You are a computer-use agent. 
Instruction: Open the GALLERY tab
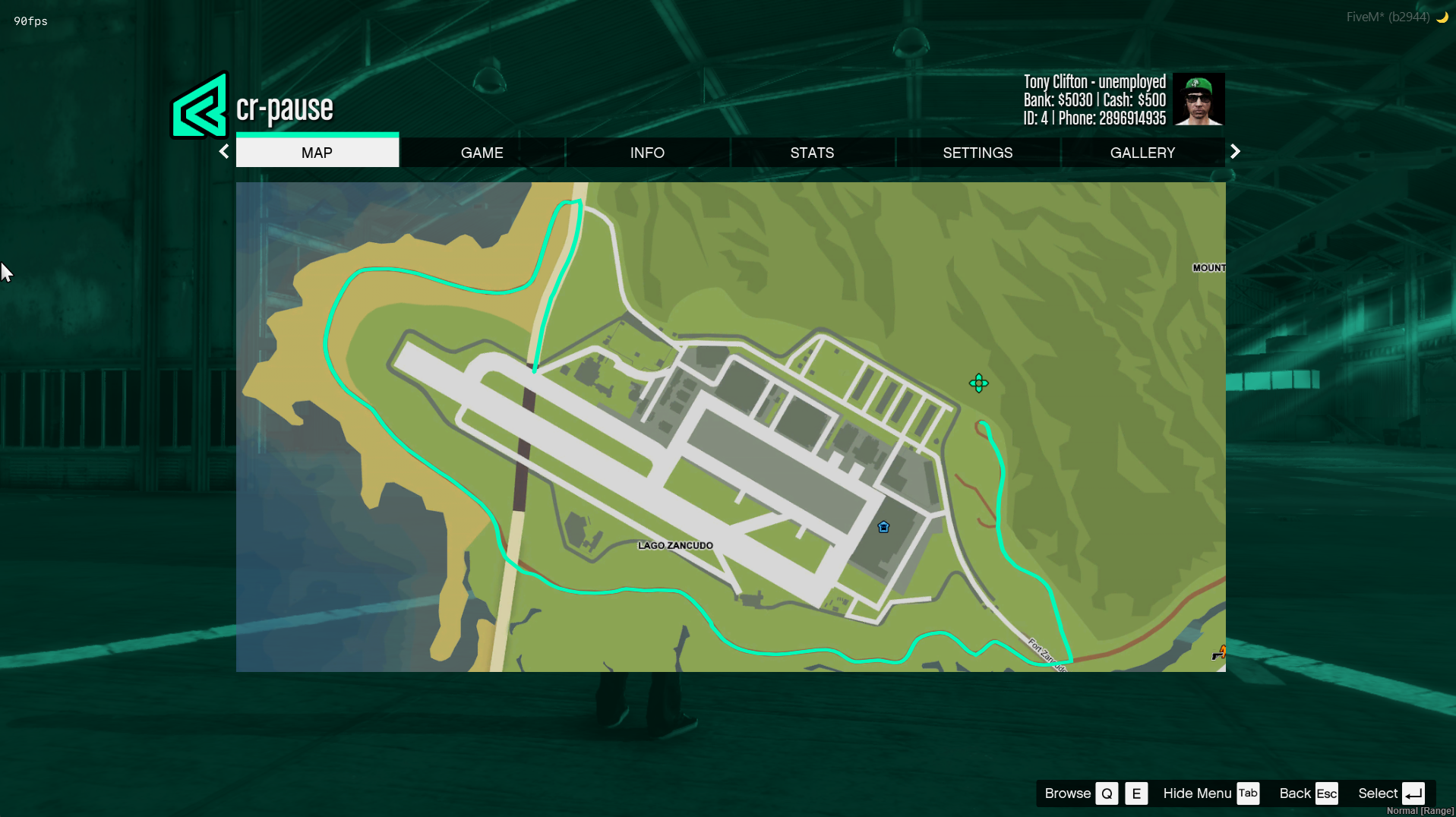point(1142,153)
